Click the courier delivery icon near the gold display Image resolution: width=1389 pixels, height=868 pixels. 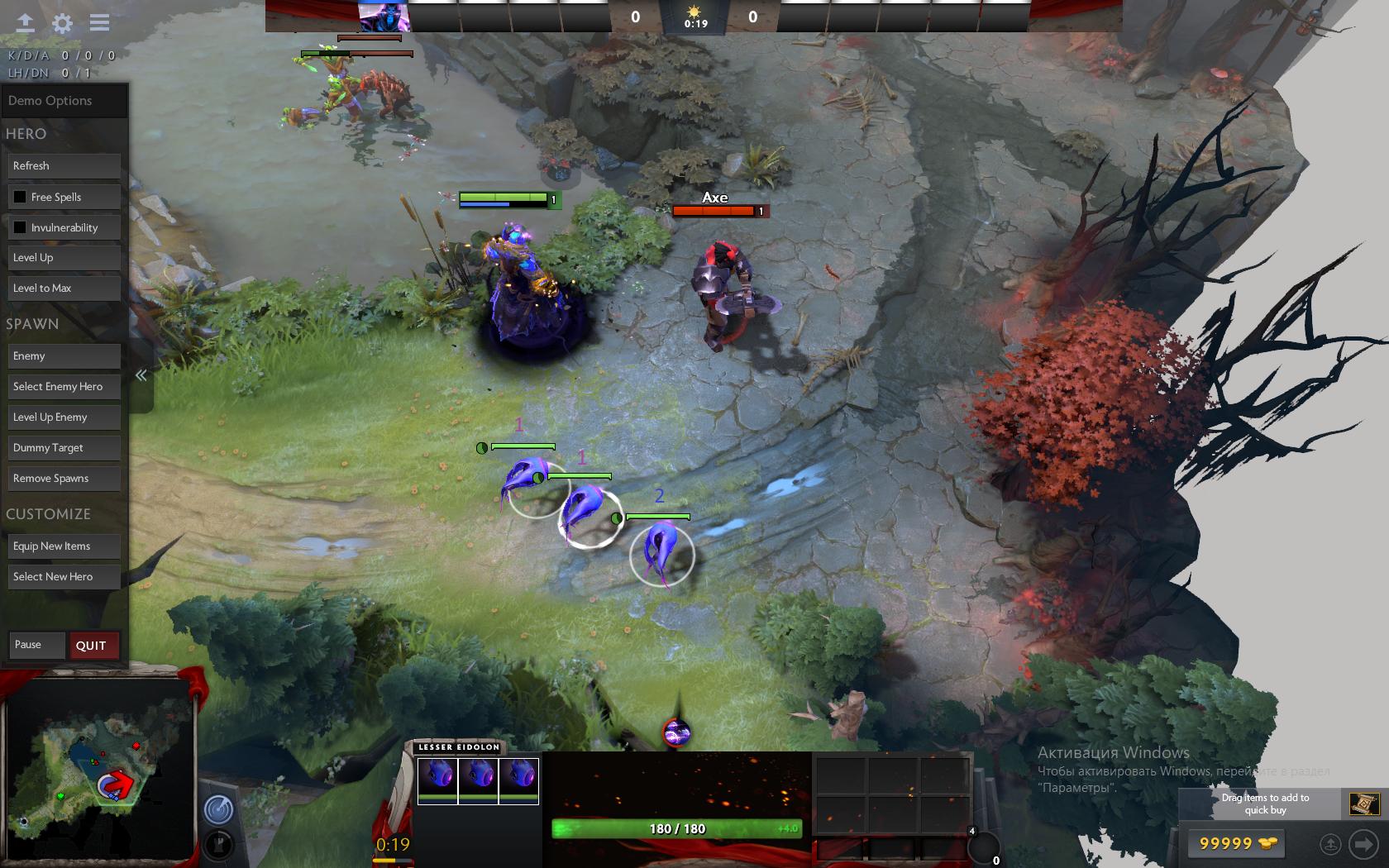[x=1331, y=844]
